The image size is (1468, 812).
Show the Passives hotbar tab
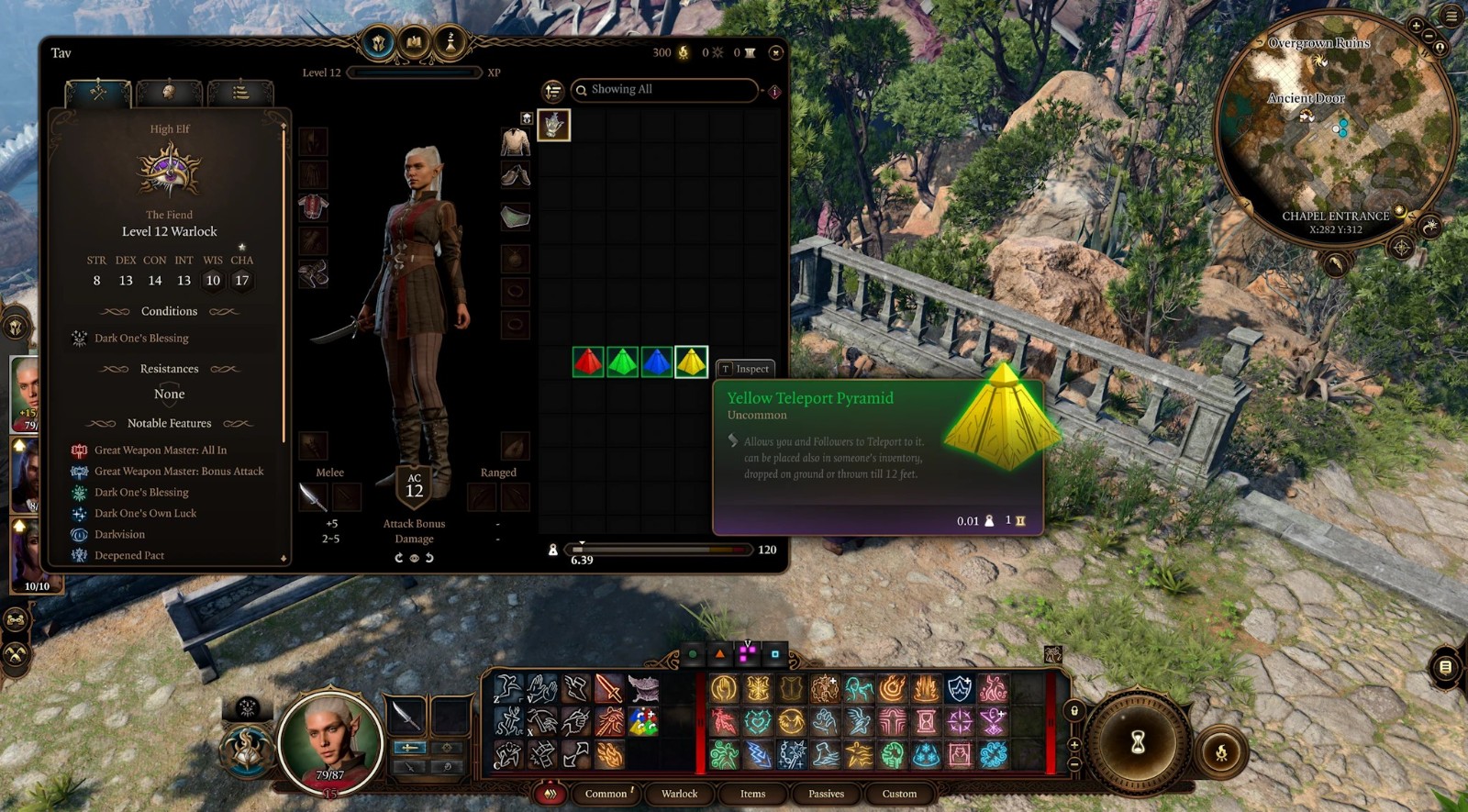(x=826, y=794)
